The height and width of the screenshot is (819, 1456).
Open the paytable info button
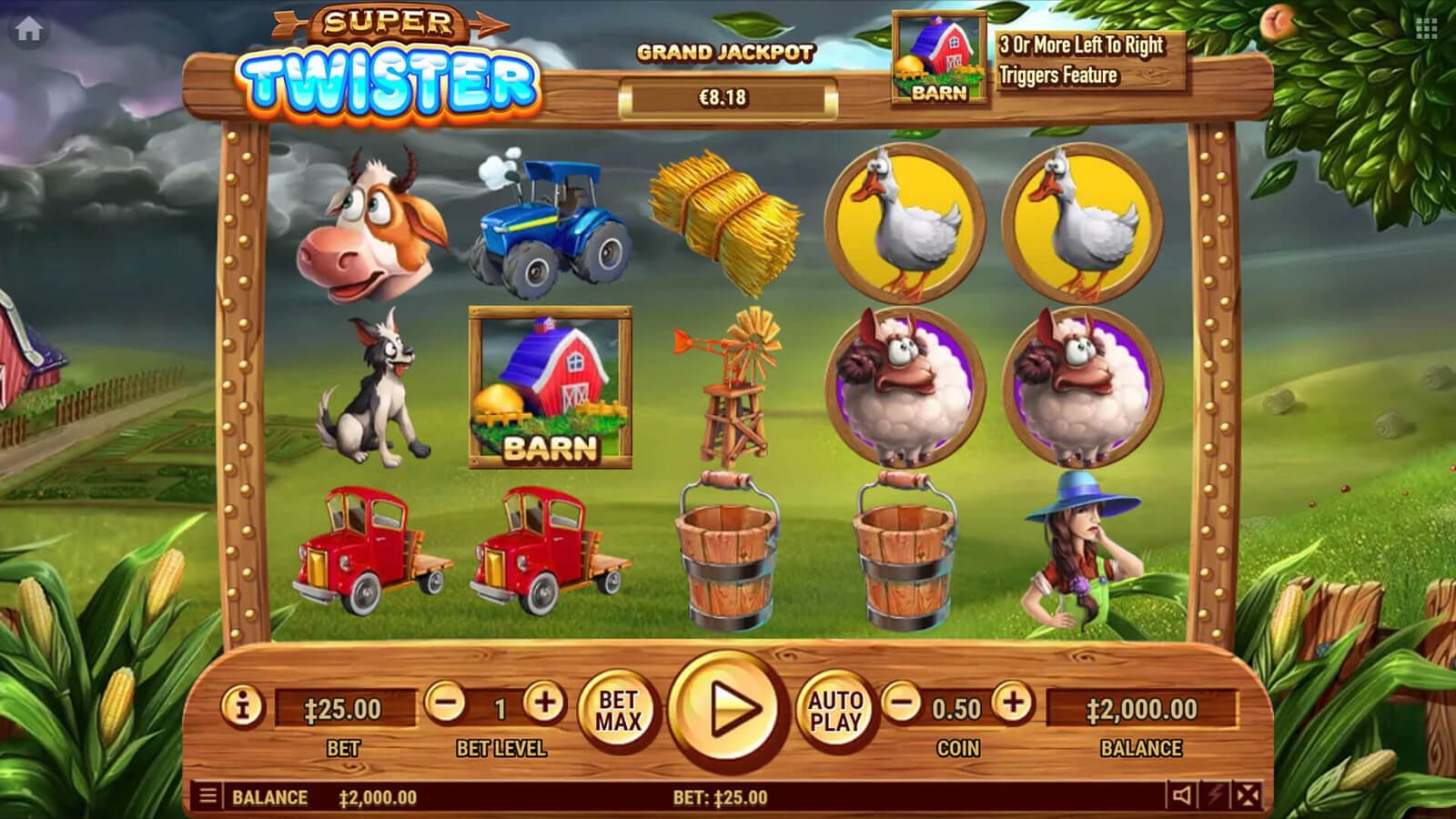click(243, 706)
